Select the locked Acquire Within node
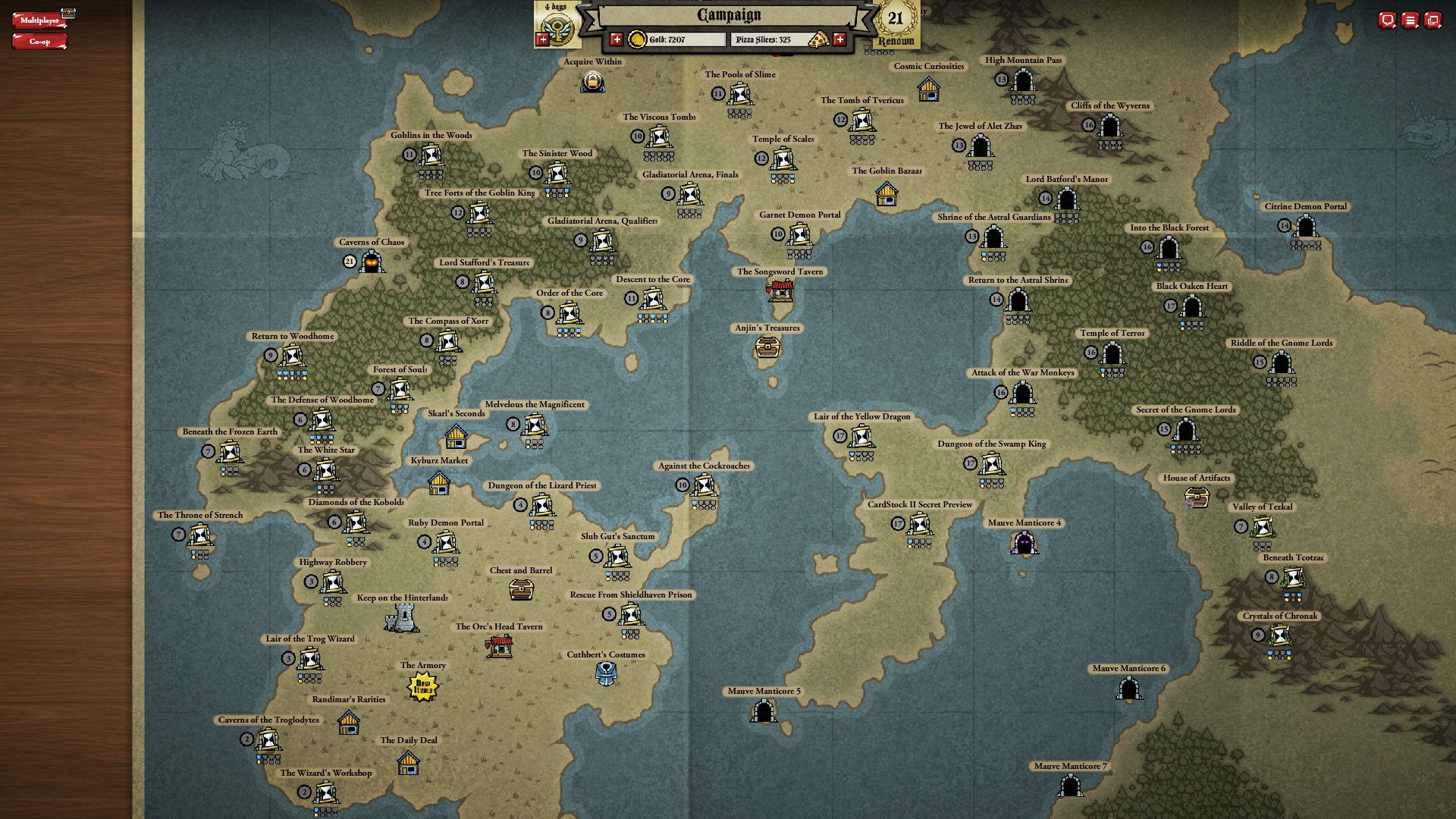This screenshot has height=819, width=1456. coord(592,81)
